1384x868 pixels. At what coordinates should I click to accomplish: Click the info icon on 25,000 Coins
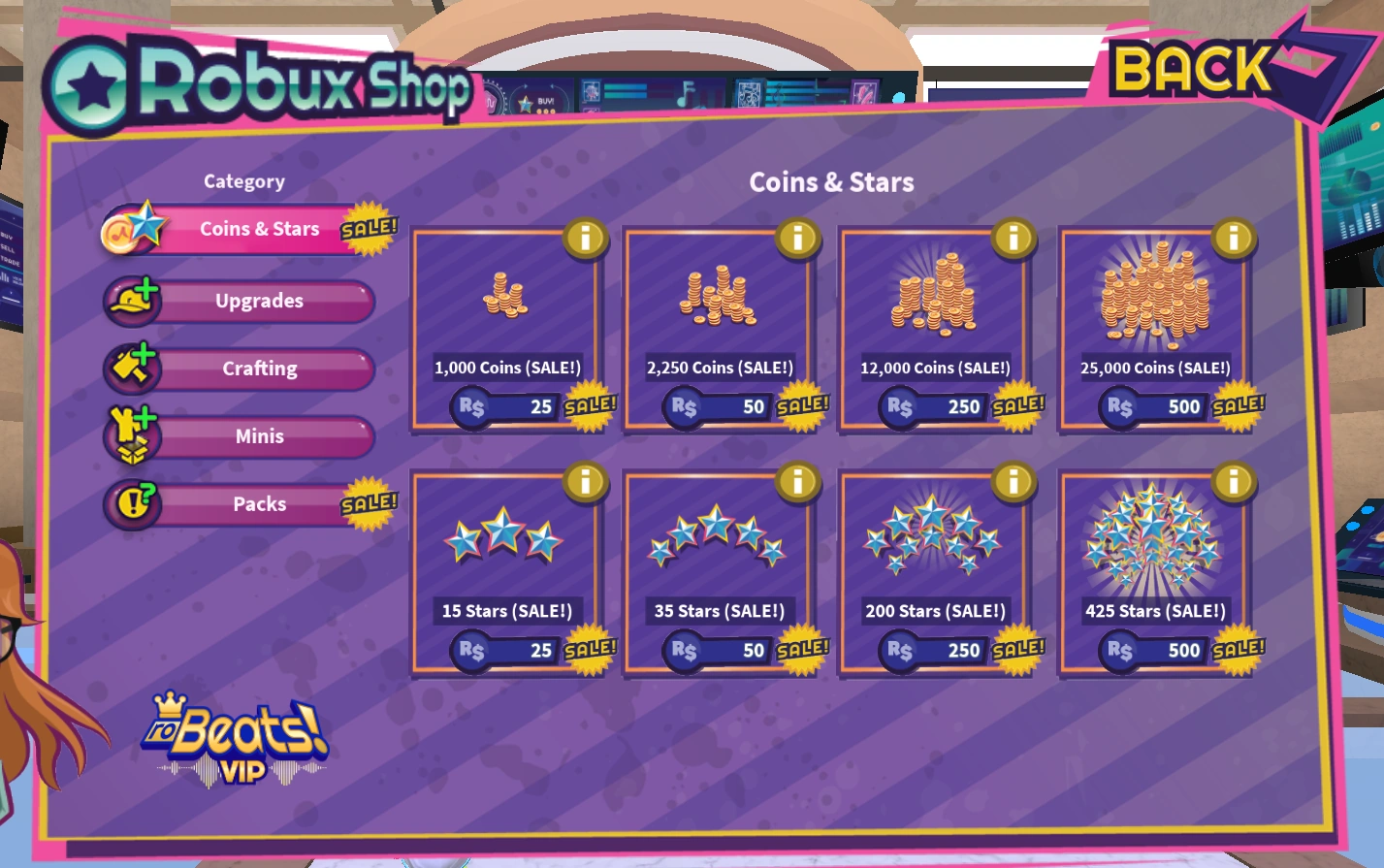click(x=1234, y=240)
